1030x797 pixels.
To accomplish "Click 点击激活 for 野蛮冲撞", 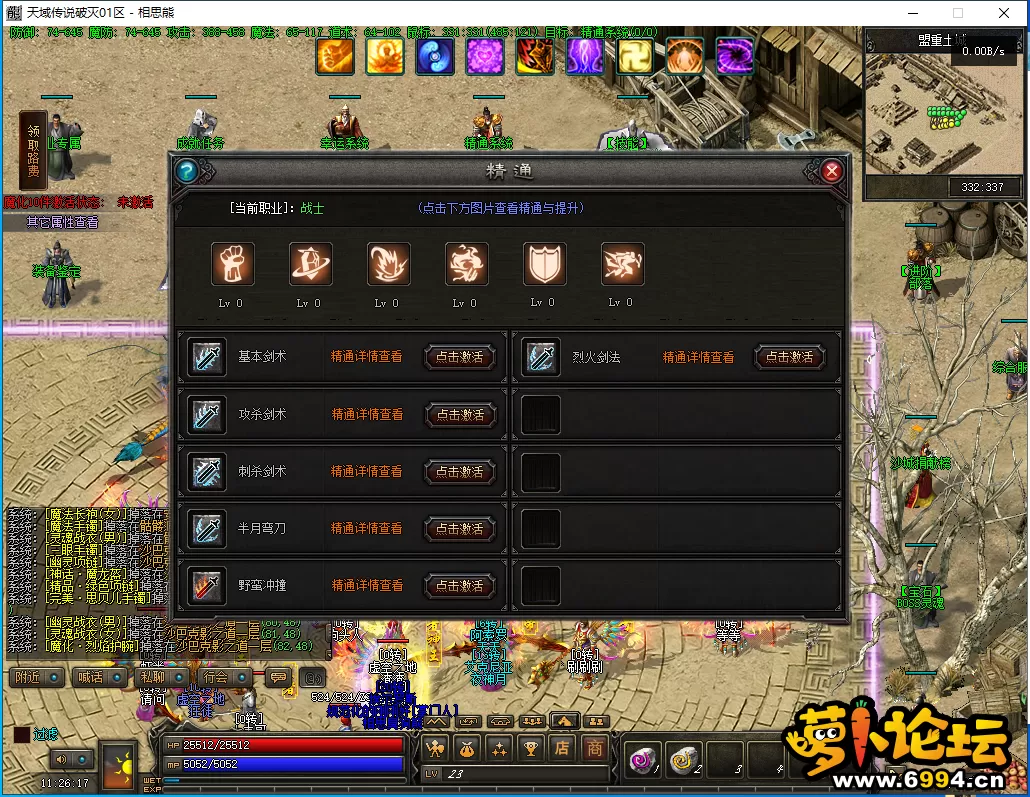I will [460, 585].
